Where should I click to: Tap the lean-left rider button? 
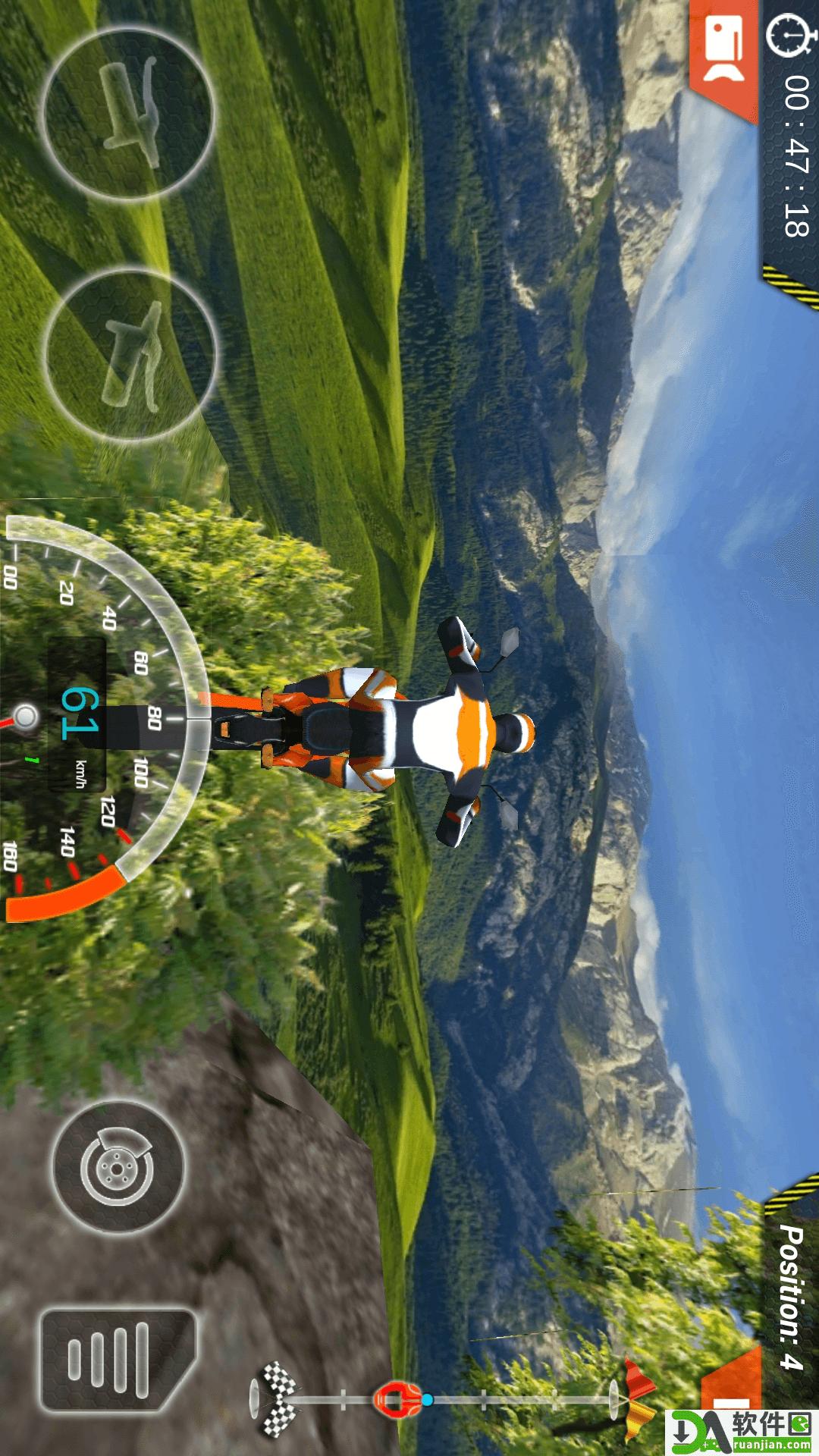pos(127,114)
